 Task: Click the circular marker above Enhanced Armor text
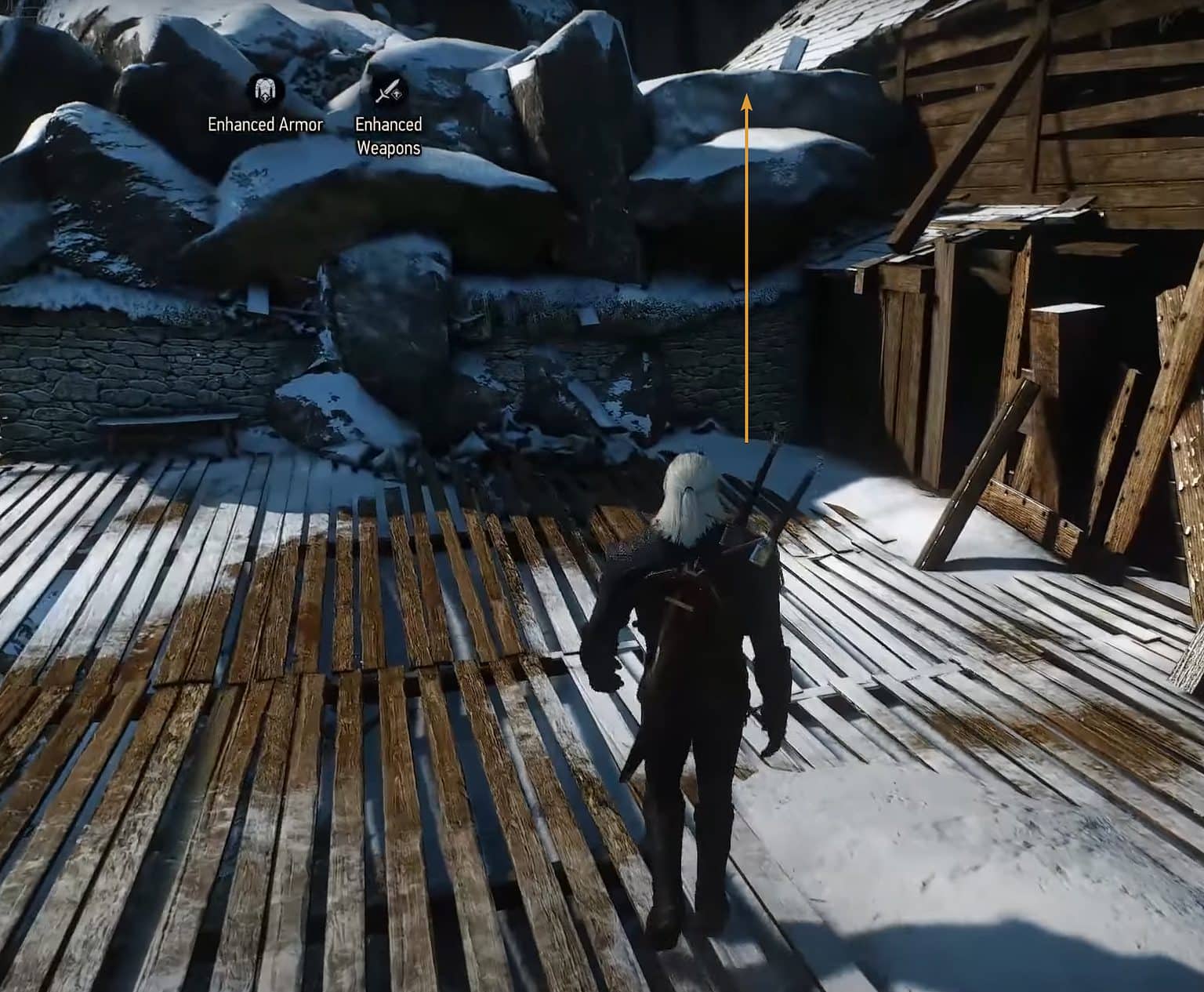coord(264,92)
